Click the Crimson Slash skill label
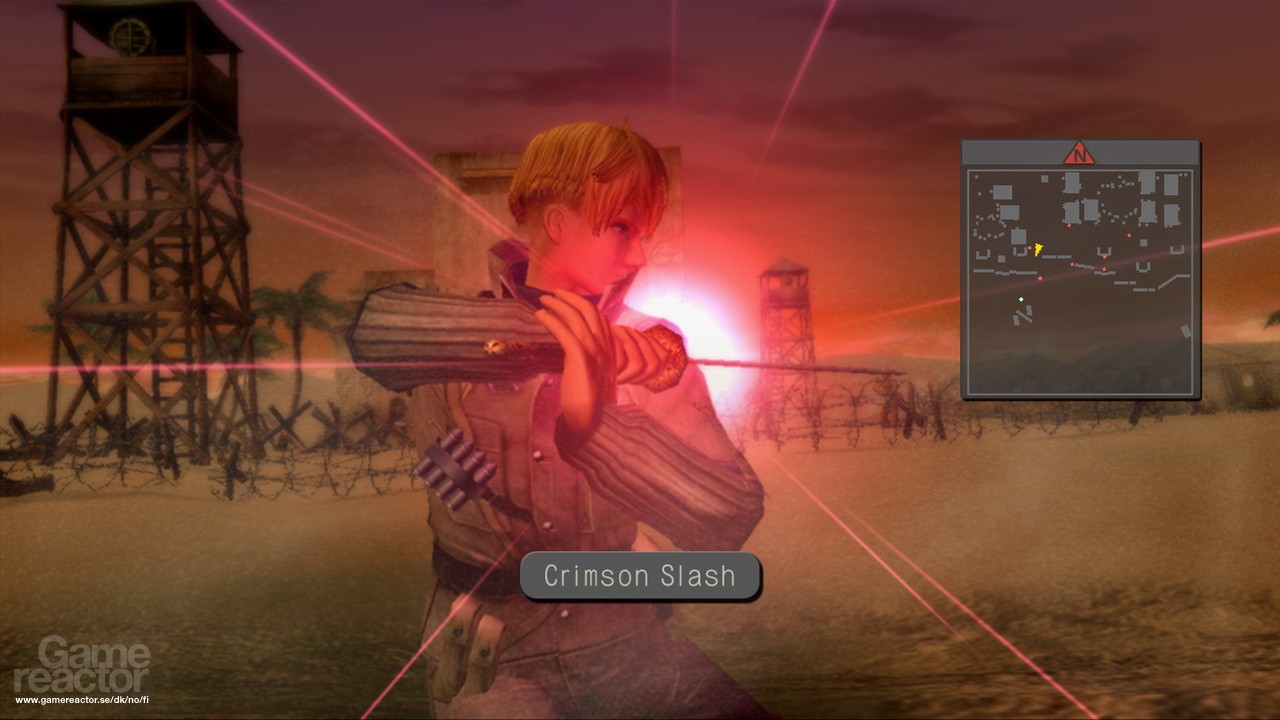Screen dimensions: 1280x720 pyautogui.click(x=640, y=576)
